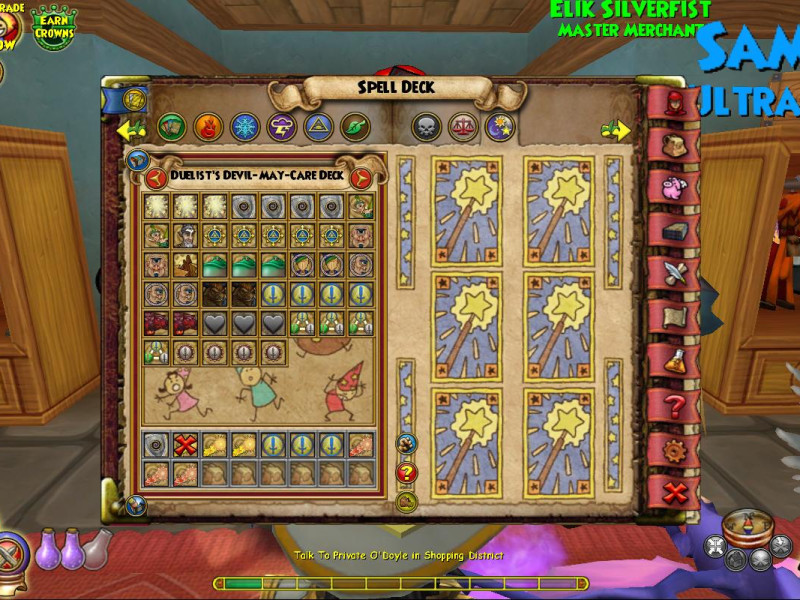Switch to the next deck with right arrow
This screenshot has width=800, height=600.
coord(362,178)
